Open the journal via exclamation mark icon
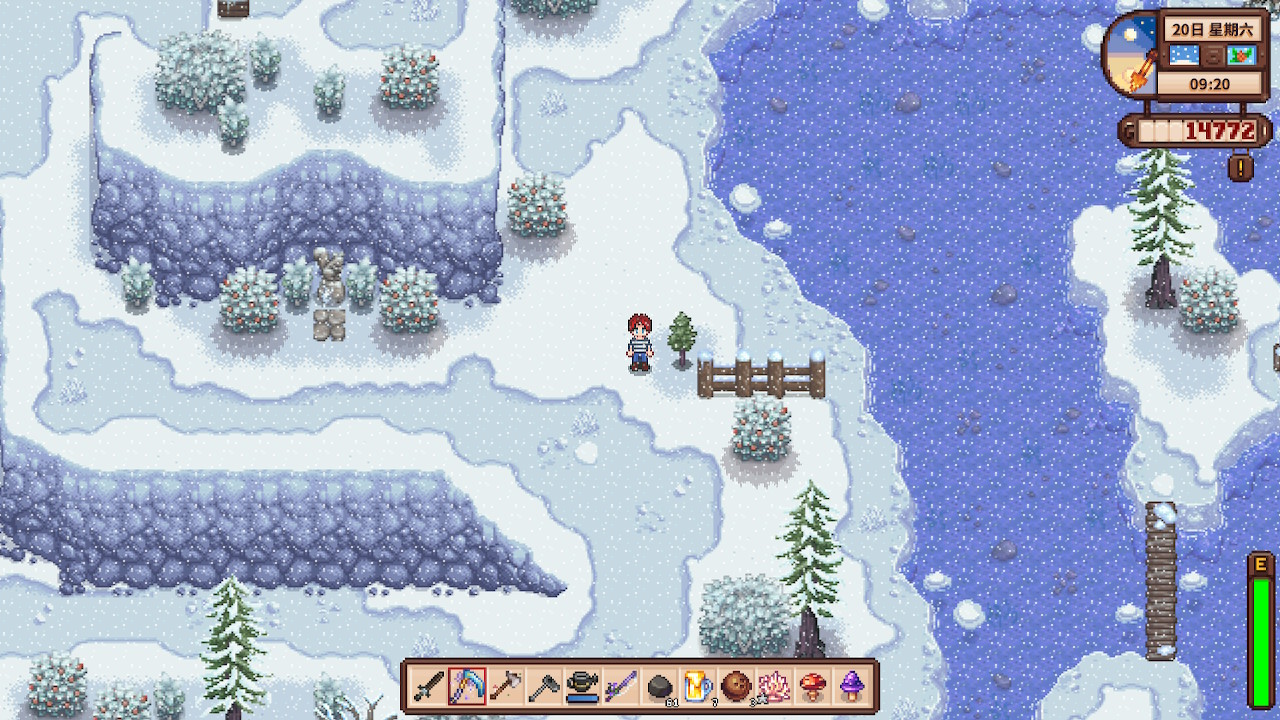This screenshot has height=720, width=1280. pyautogui.click(x=1240, y=168)
